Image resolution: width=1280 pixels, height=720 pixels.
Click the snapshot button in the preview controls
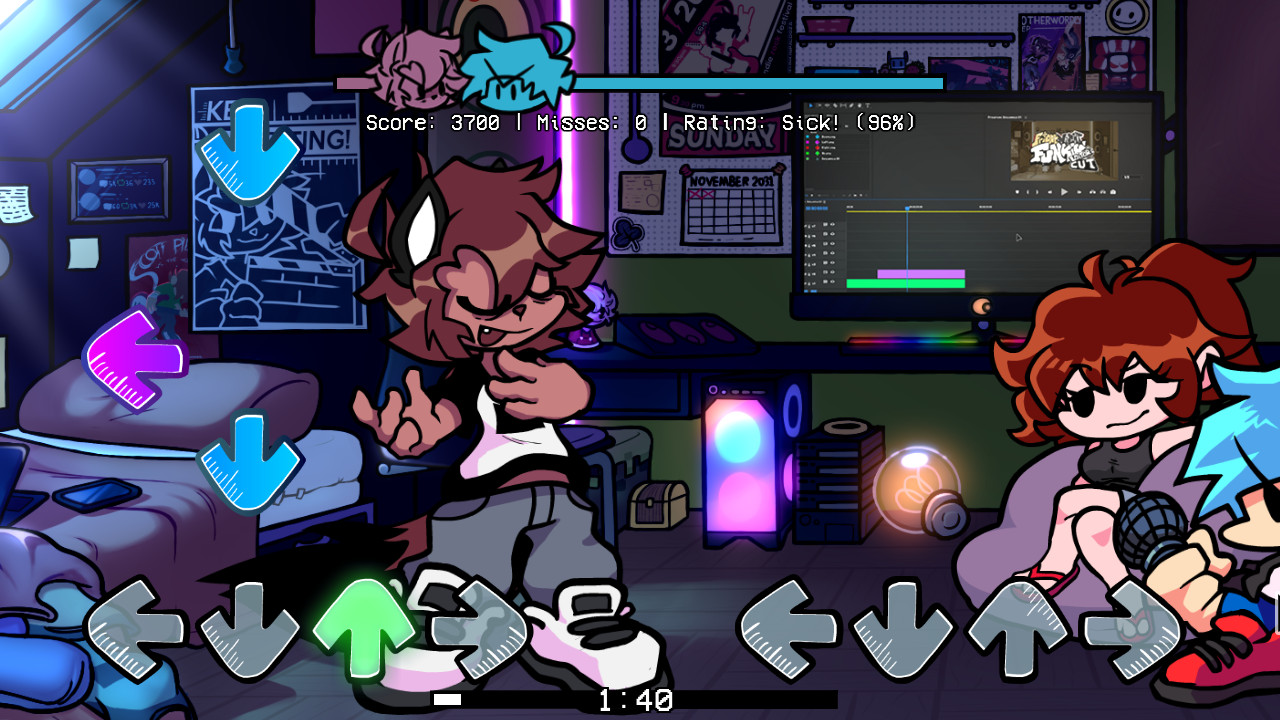click(1112, 192)
